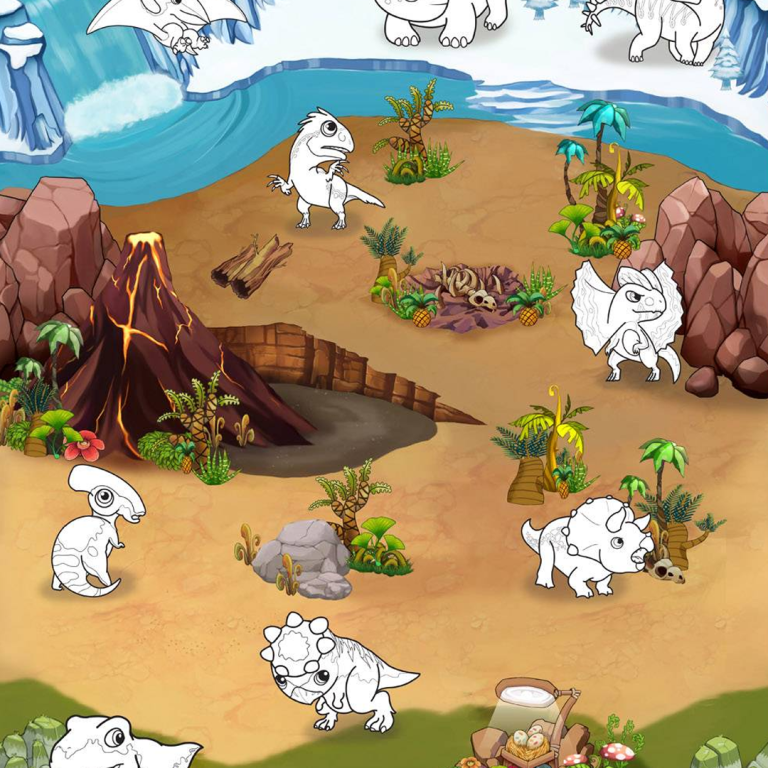
Task: Choose the crested parasaurolophus outline
Action: (x=95, y=530)
